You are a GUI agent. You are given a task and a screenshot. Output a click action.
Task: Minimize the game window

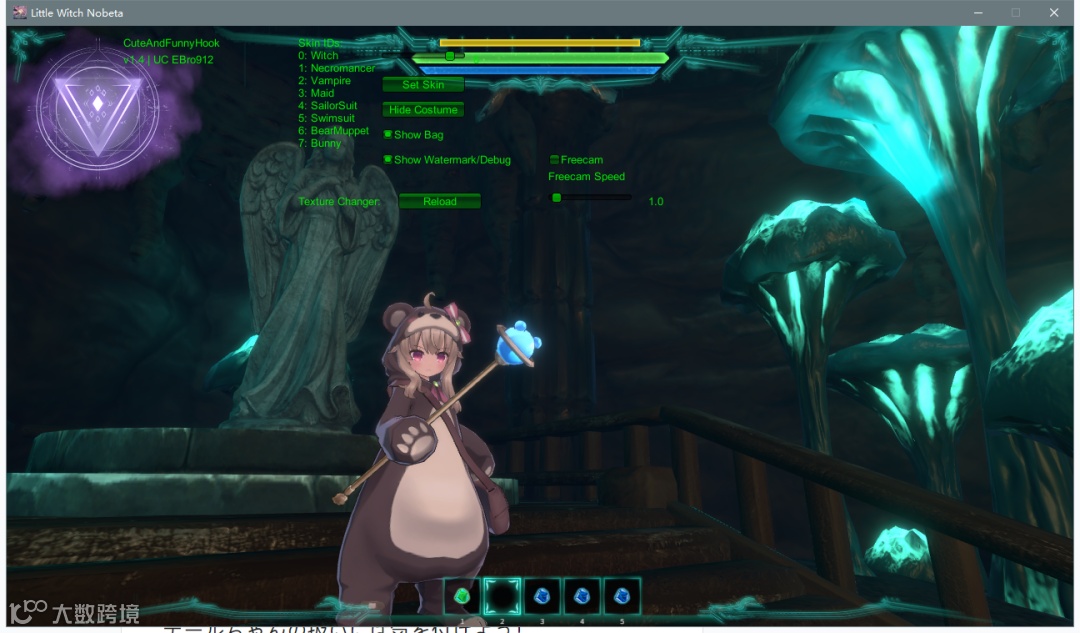(979, 13)
